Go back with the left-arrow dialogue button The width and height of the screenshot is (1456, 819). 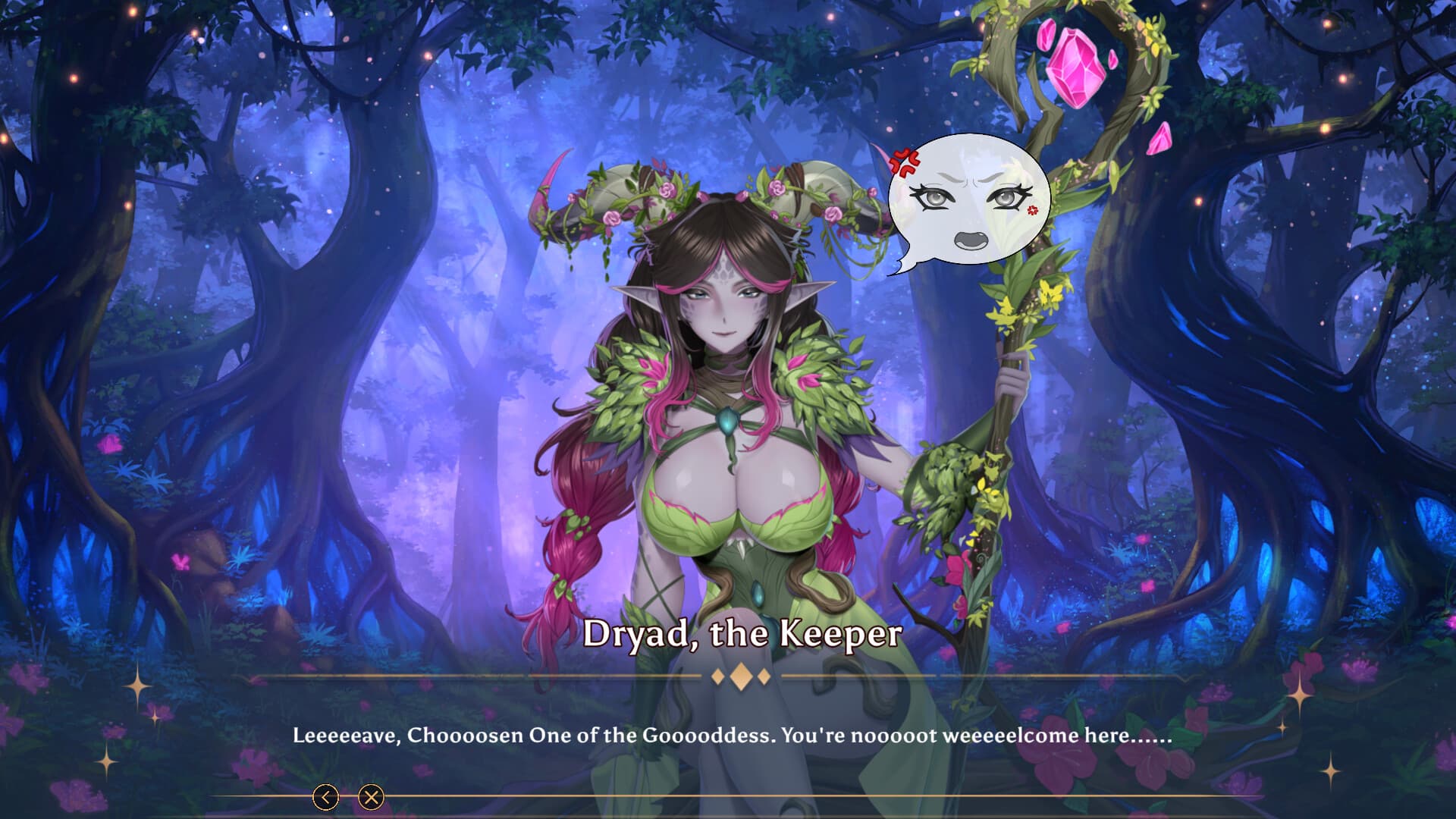[x=326, y=797]
